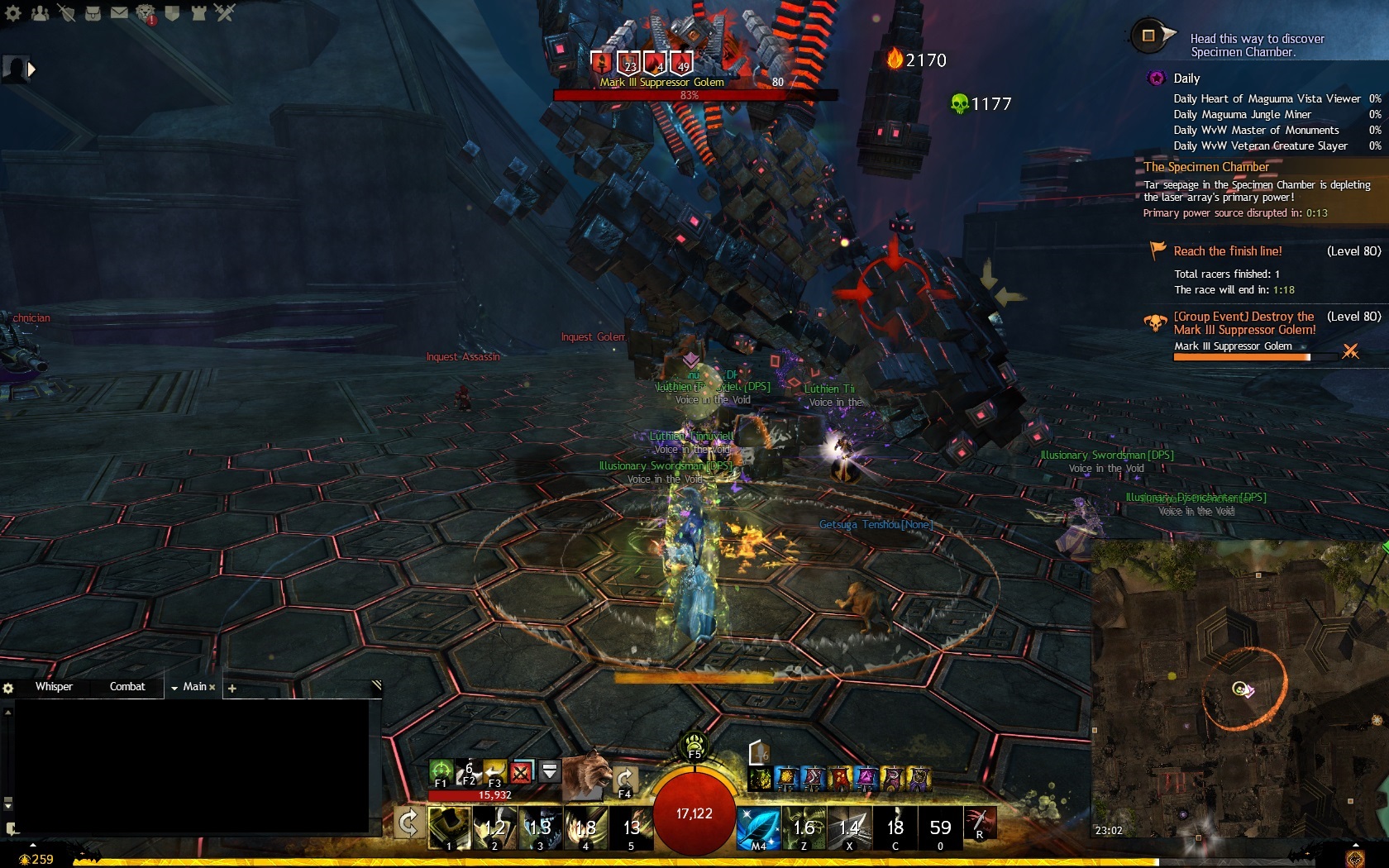Open the hero panel sword-and-shield icon
This screenshot has width=1389, height=868.
66,12
